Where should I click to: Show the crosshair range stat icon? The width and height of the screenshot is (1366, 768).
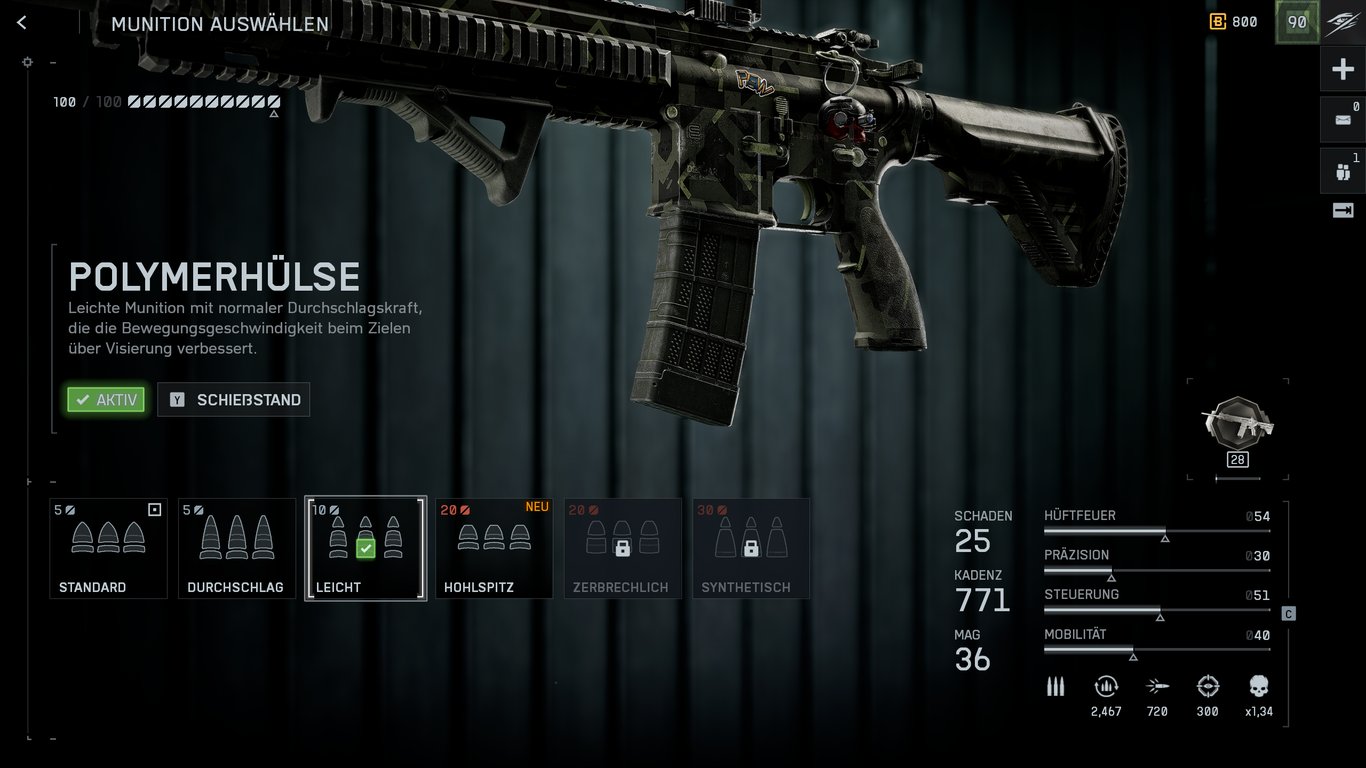[x=1208, y=687]
